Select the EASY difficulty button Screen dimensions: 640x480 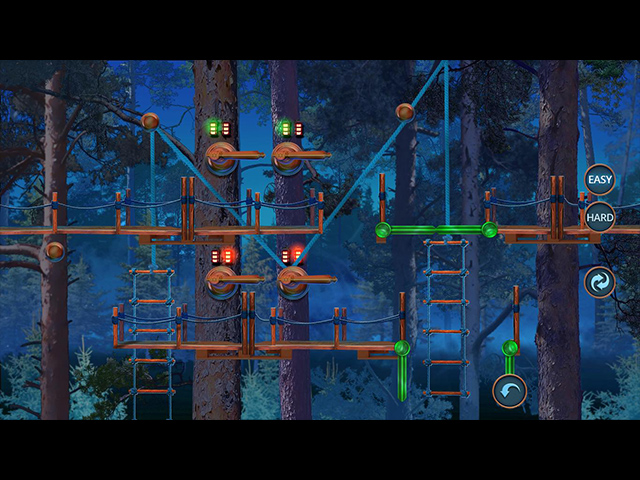coord(599,180)
